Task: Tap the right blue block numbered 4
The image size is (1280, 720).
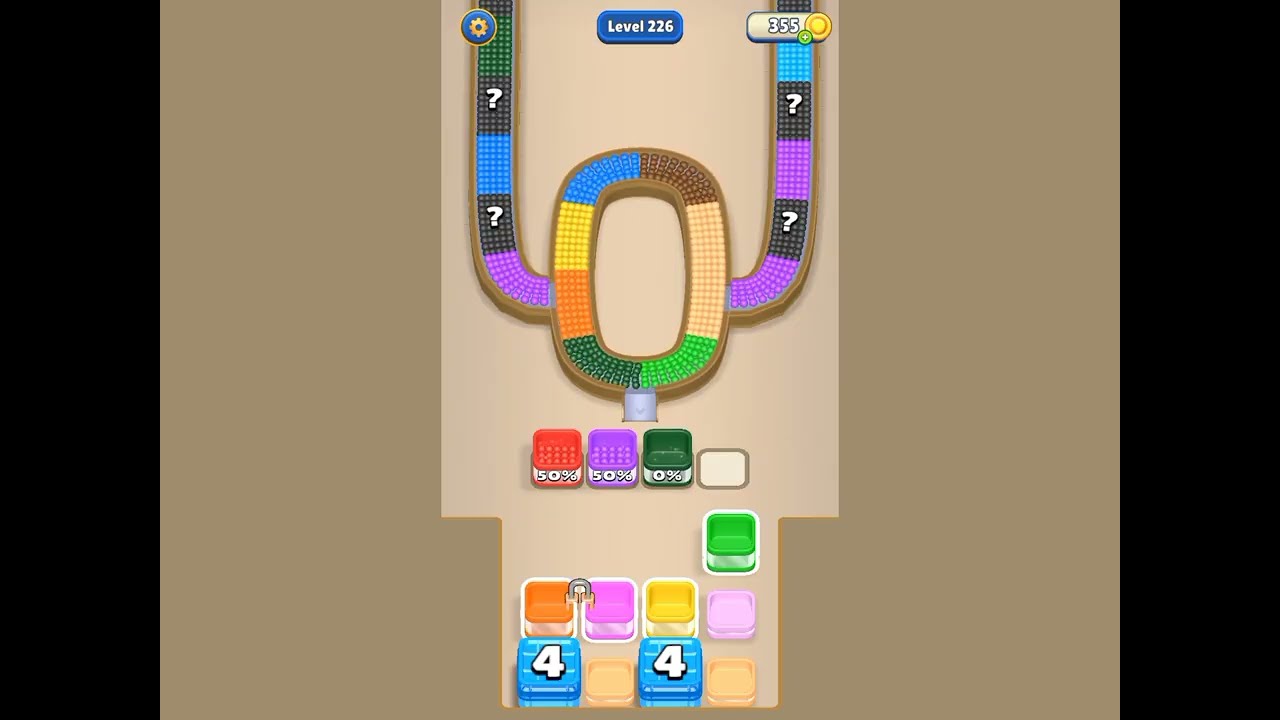Action: click(670, 670)
